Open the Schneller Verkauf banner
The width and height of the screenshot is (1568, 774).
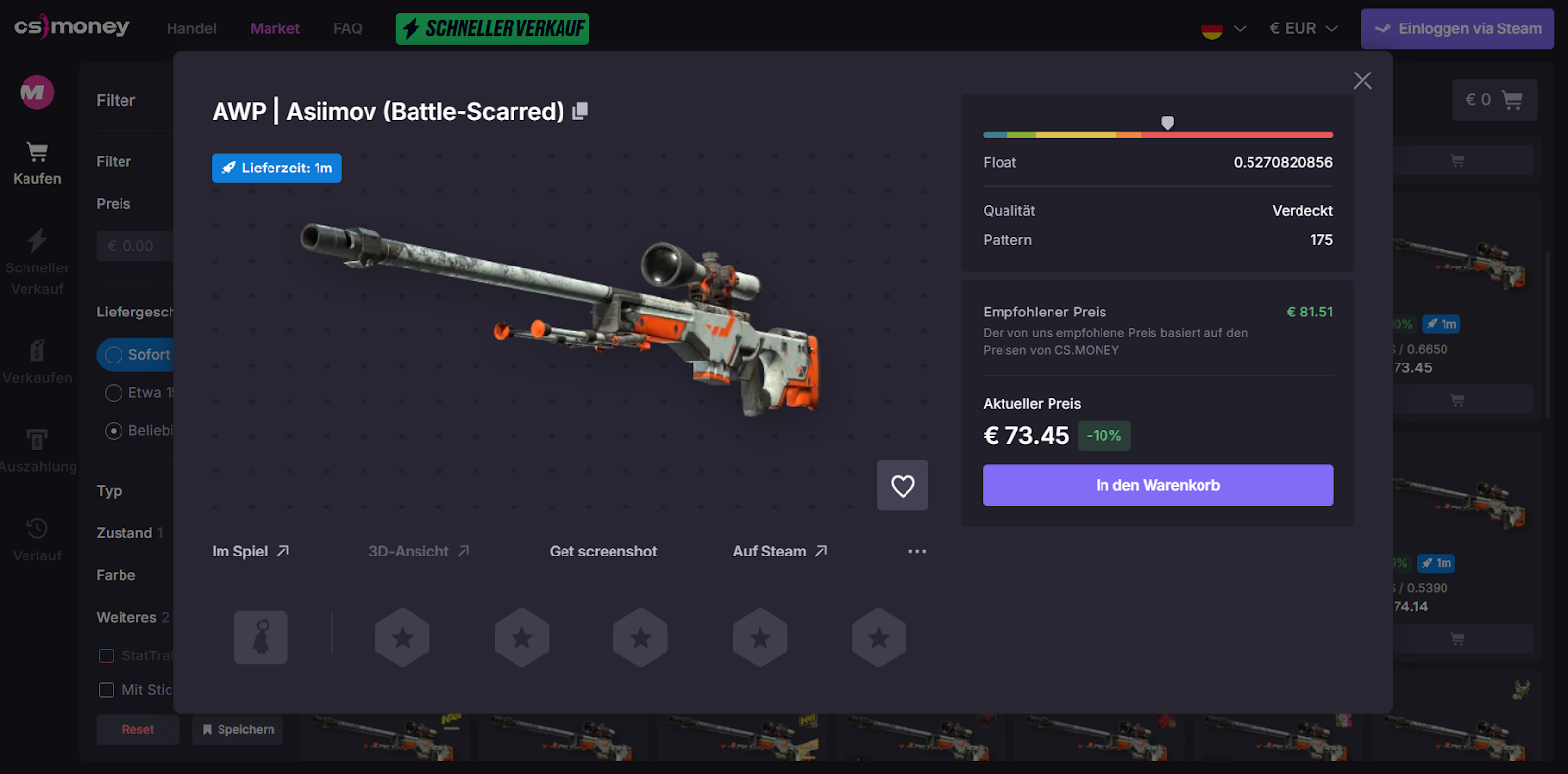492,29
